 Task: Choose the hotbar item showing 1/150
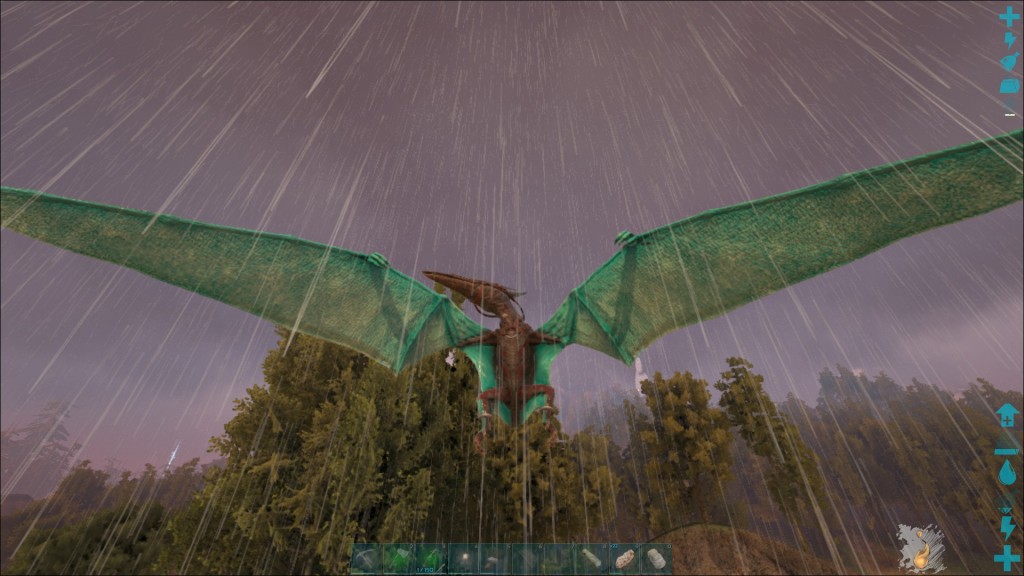click(430, 558)
